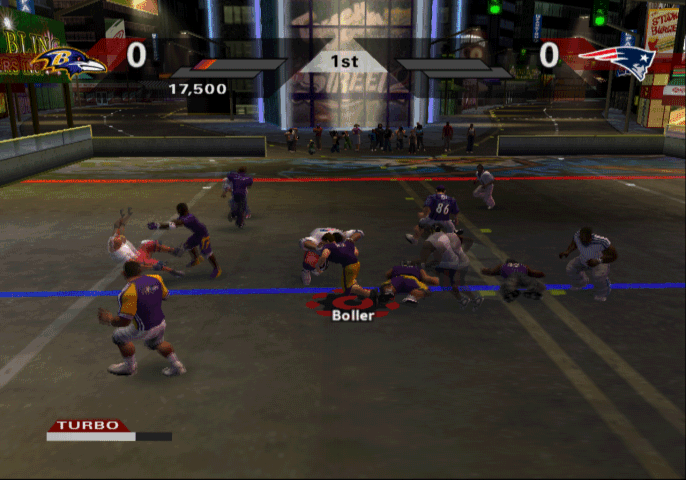Click the Baltimore Ravens team logo
This screenshot has height=480, width=686.
(68, 62)
